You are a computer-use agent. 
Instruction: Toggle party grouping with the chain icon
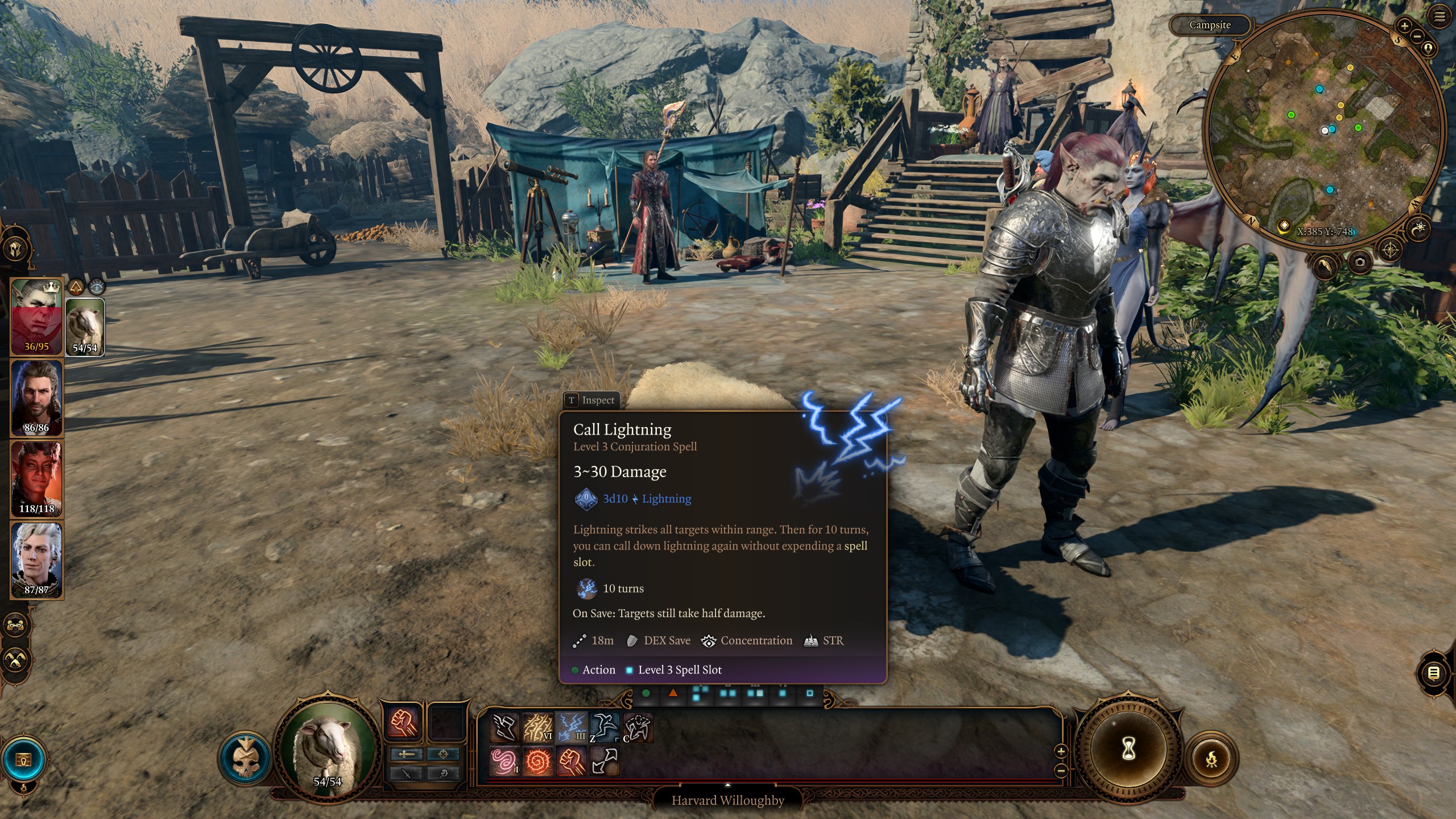[15, 624]
